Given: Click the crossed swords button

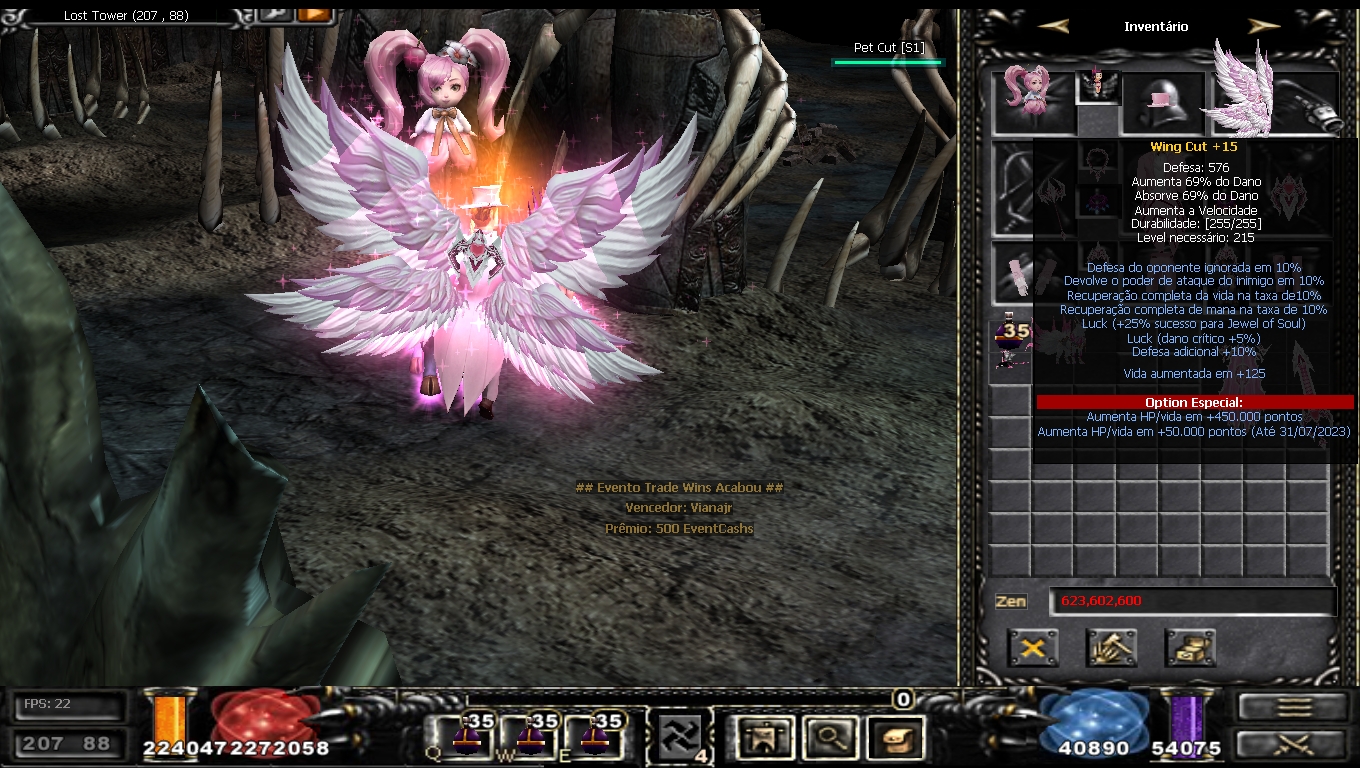Looking at the screenshot, I should click(1293, 744).
